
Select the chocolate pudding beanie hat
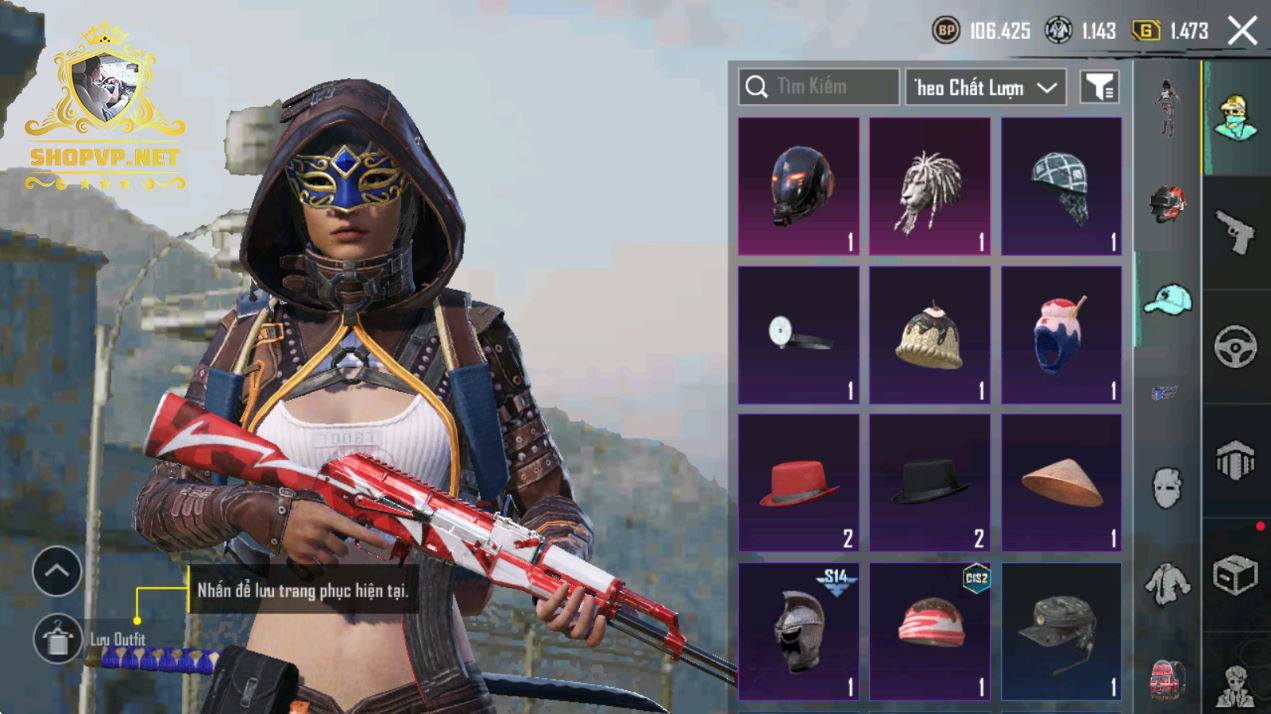click(929, 334)
